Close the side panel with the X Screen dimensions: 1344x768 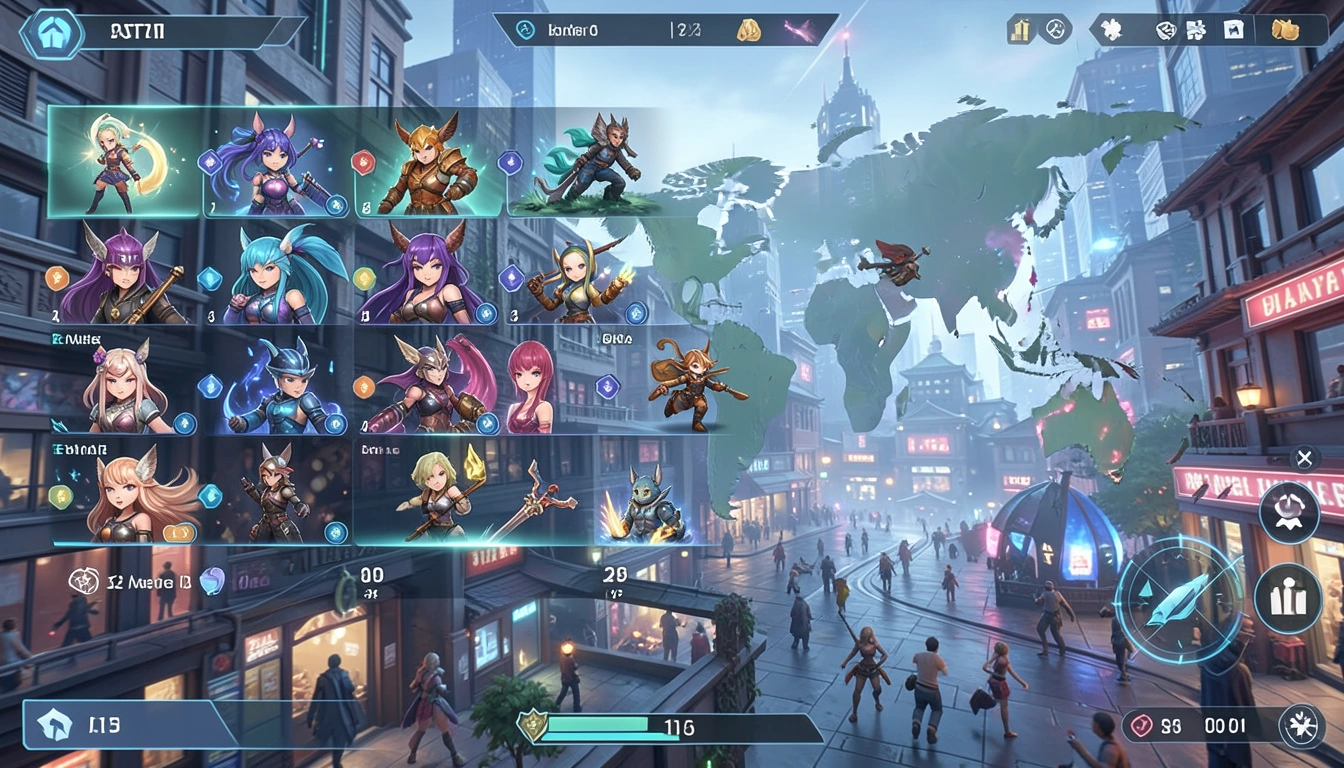pos(1303,459)
